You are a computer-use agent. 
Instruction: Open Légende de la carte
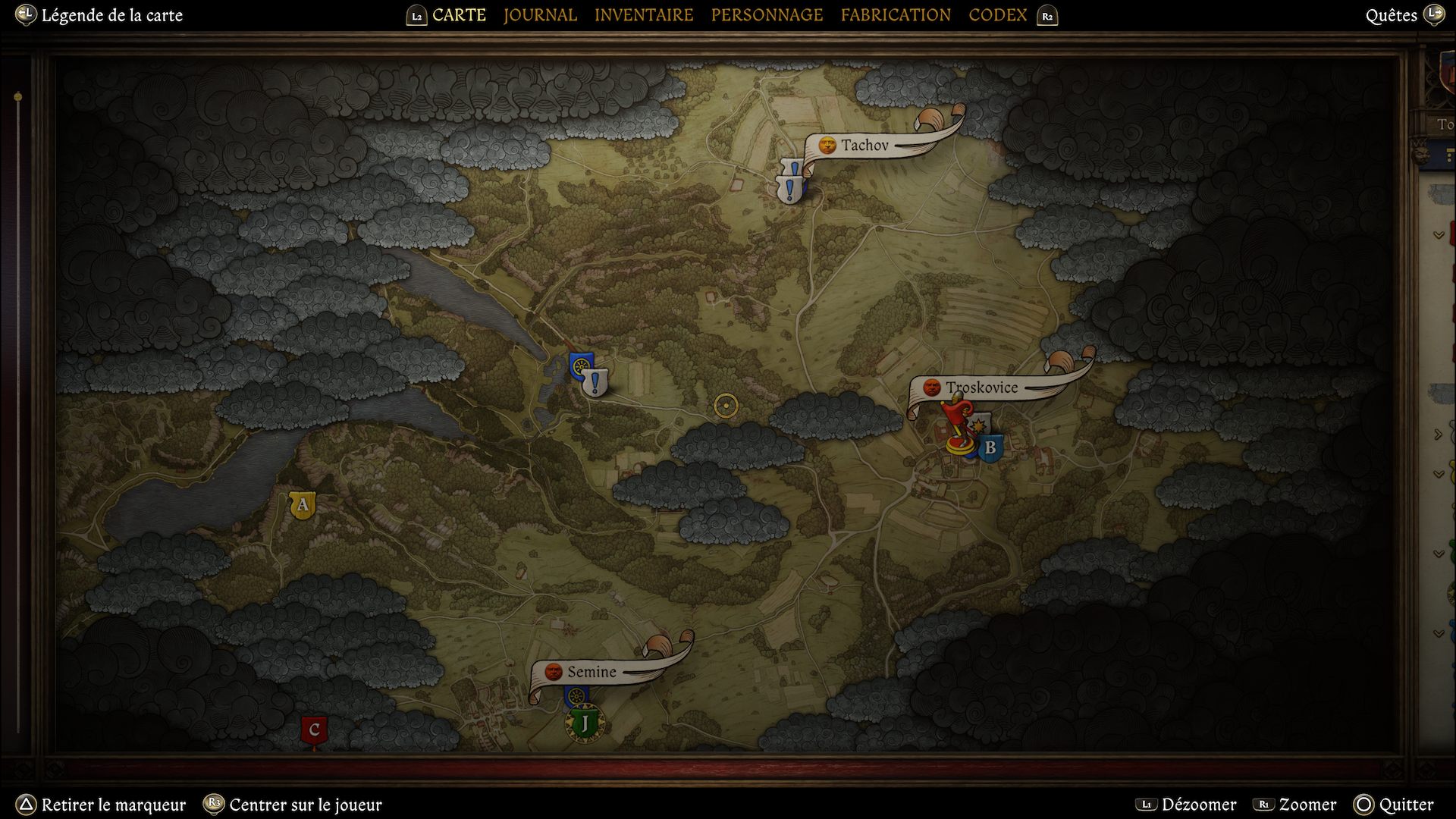[111, 15]
